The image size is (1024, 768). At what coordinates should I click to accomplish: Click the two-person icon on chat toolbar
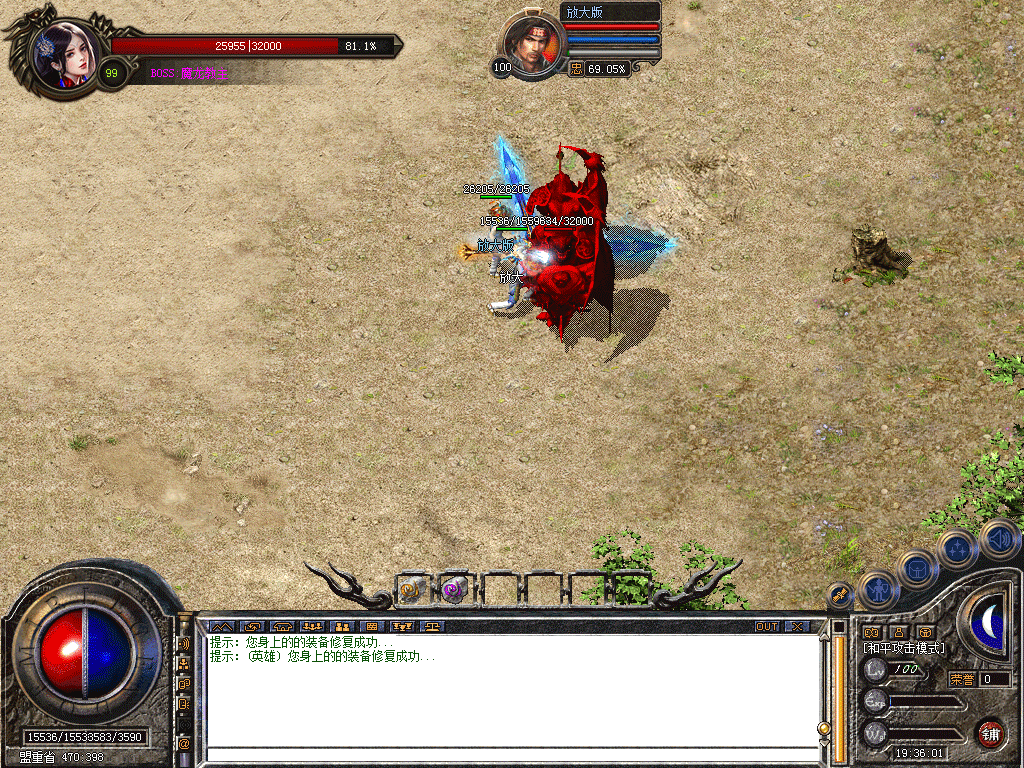[x=341, y=627]
